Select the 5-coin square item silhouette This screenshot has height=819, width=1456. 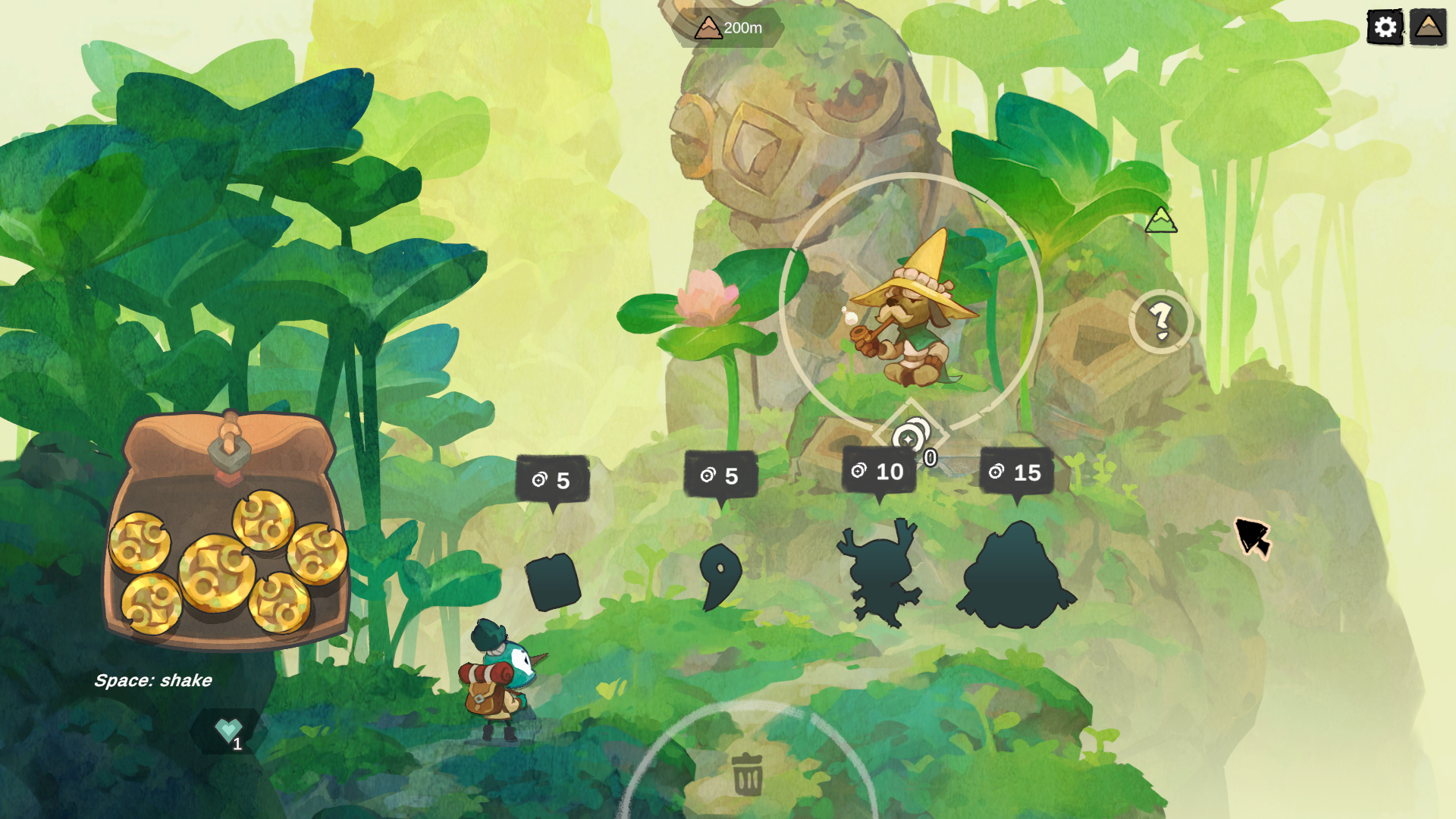click(554, 582)
